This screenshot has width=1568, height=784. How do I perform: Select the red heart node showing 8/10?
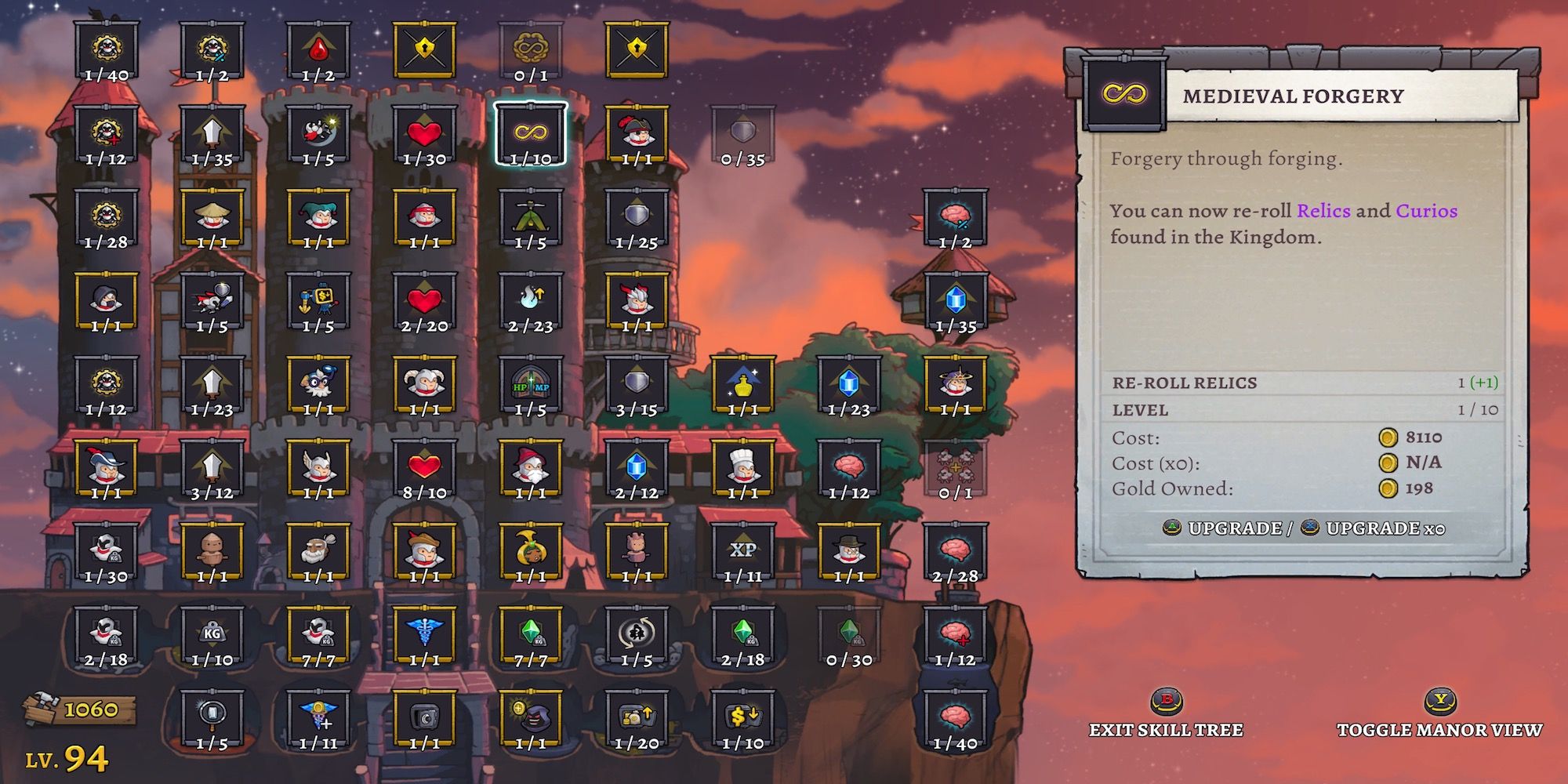tap(424, 468)
